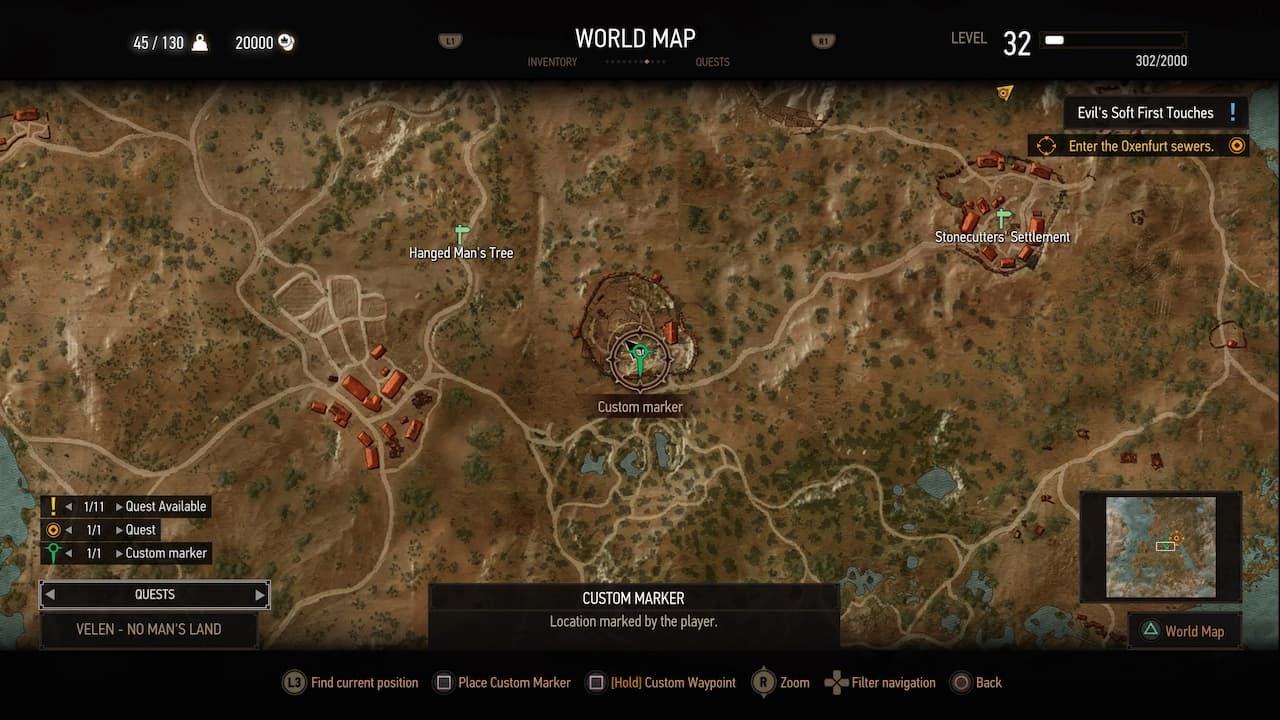The width and height of the screenshot is (1280, 720).
Task: Select the Evil's Soft First Touches quest banner
Action: [x=1152, y=112]
